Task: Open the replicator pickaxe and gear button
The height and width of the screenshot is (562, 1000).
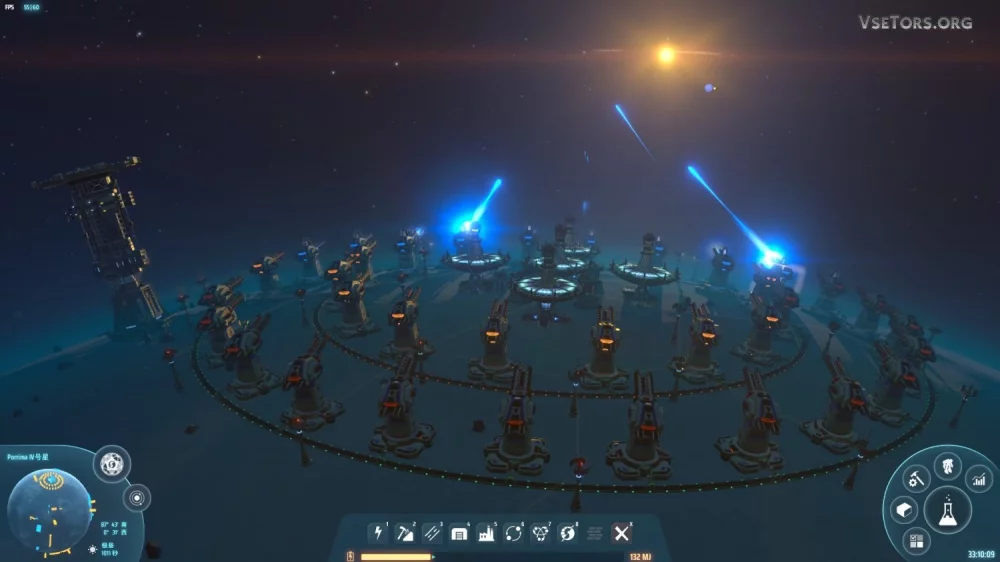Action: 916,479
